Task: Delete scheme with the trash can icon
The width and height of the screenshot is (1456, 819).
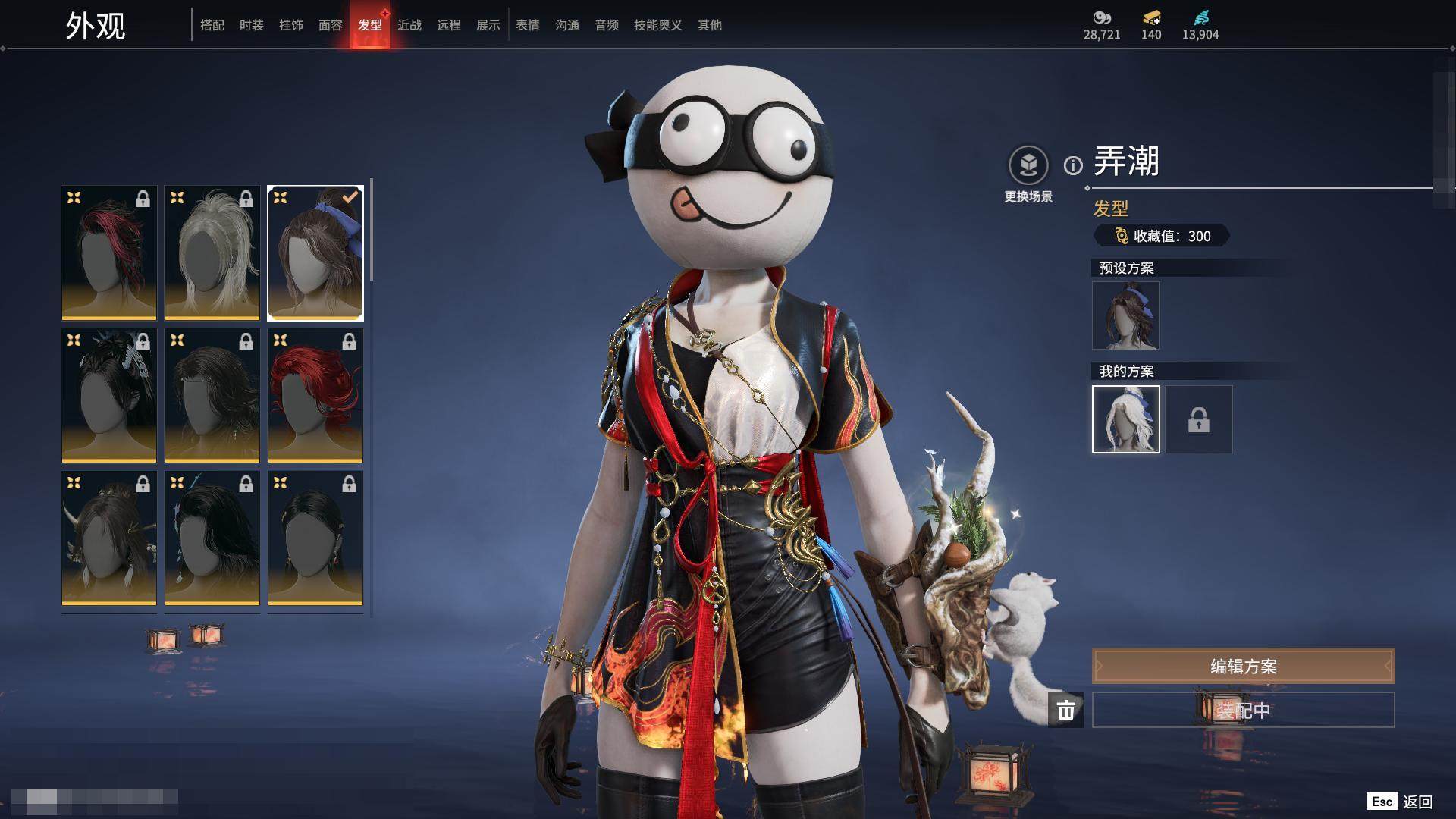Action: (x=1066, y=711)
